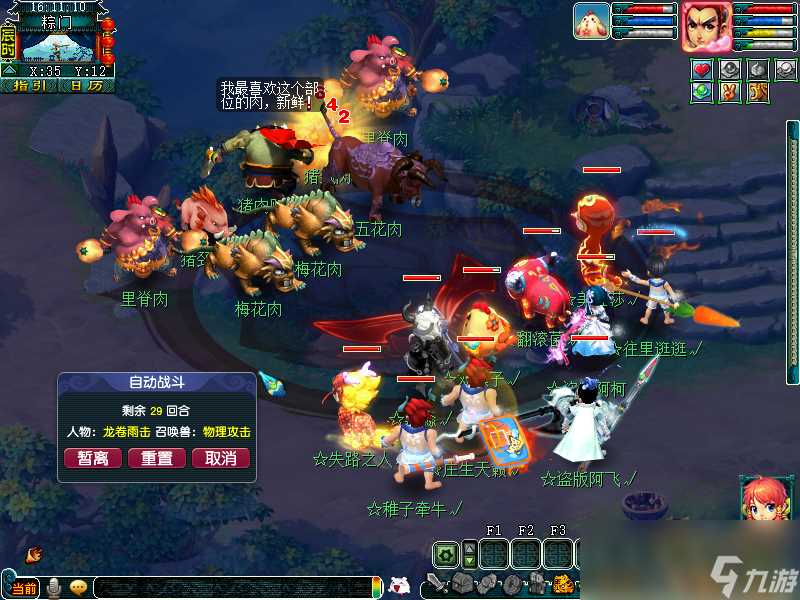
Task: Toggle the microphone voice chat icon
Action: [x=55, y=587]
